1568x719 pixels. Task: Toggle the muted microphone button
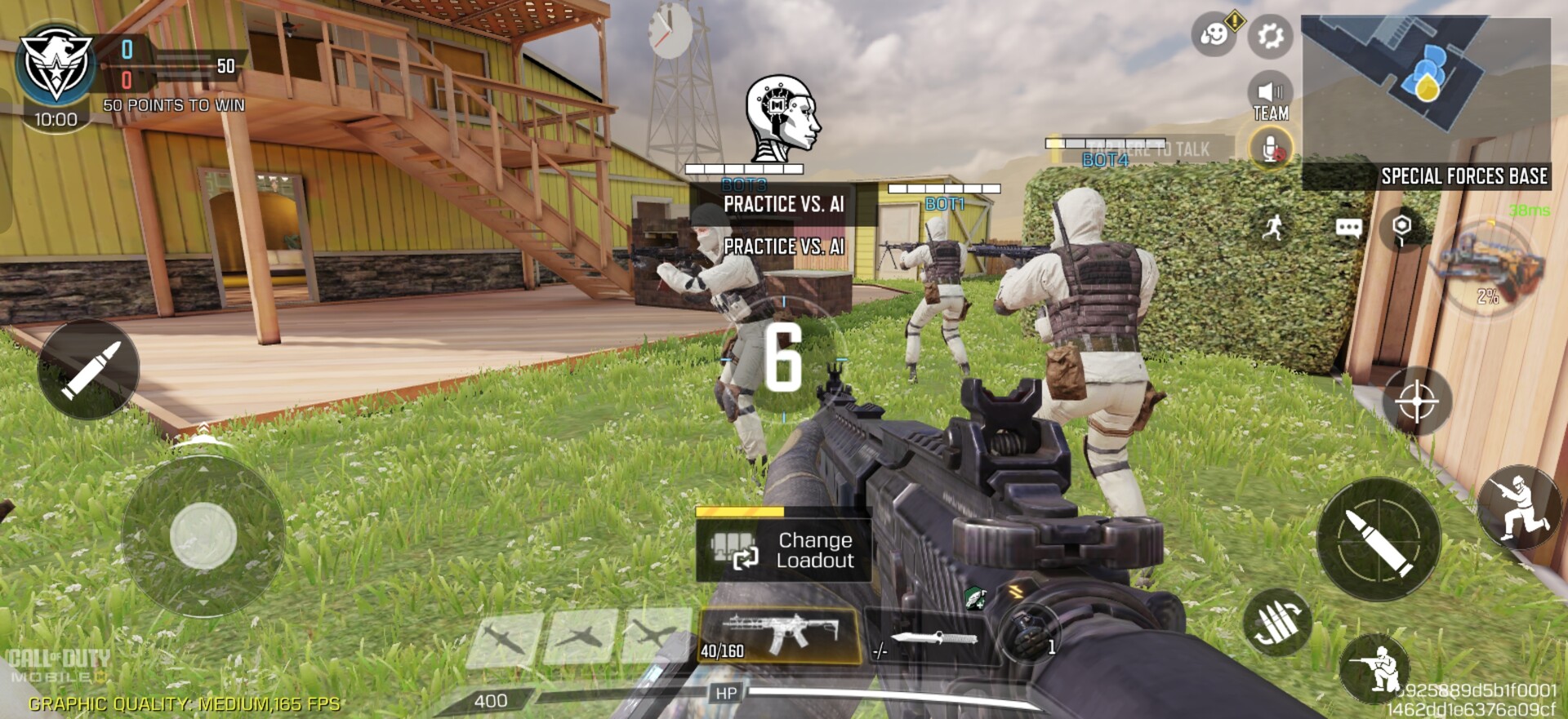pos(1271,149)
